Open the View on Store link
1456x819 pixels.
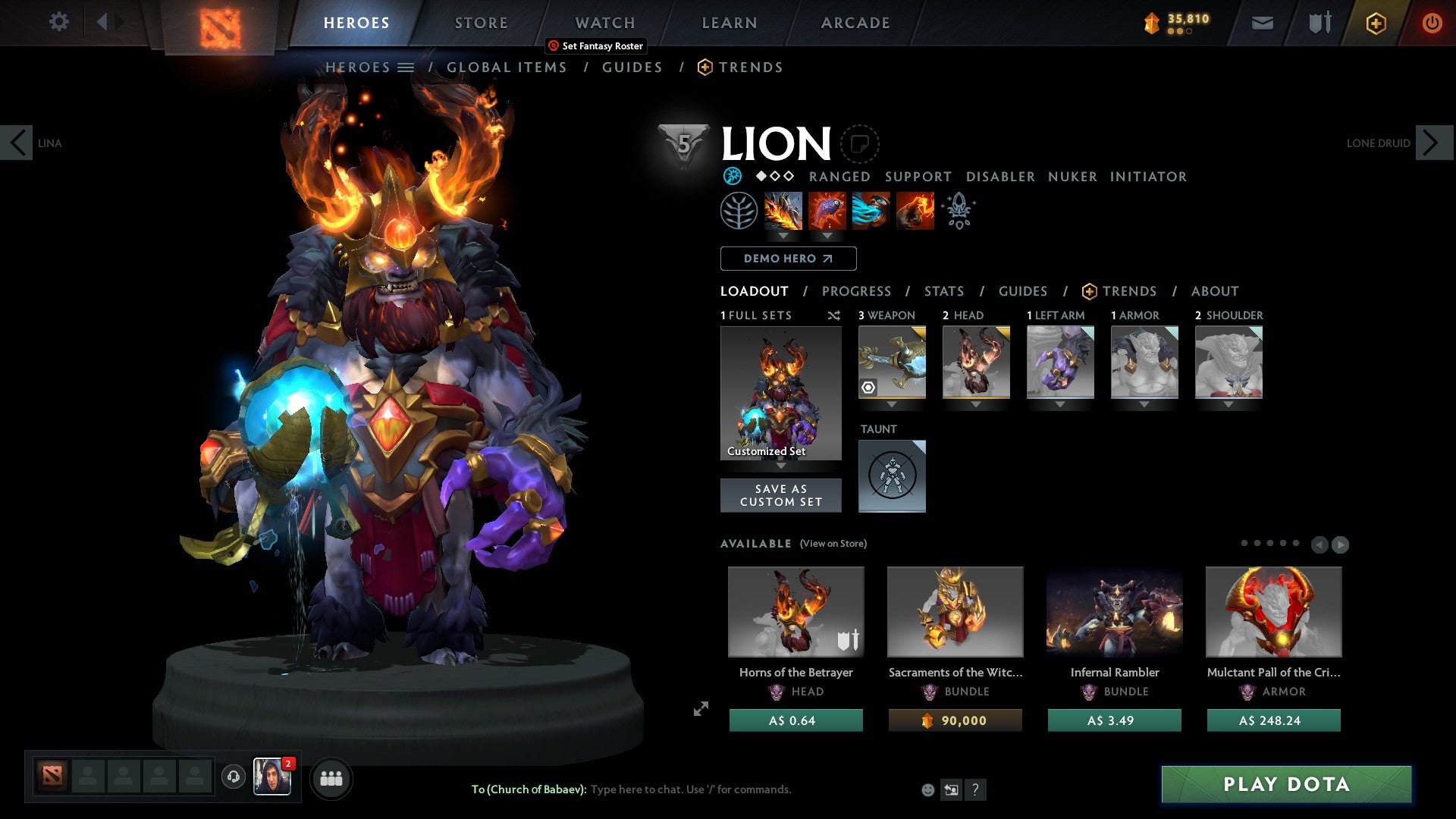coord(833,544)
